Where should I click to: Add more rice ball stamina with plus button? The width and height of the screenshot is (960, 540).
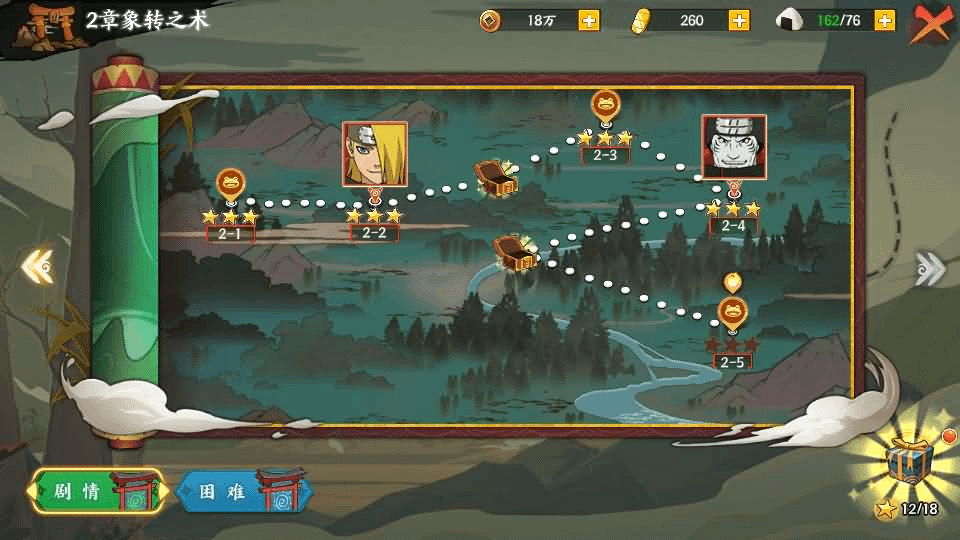[x=884, y=20]
